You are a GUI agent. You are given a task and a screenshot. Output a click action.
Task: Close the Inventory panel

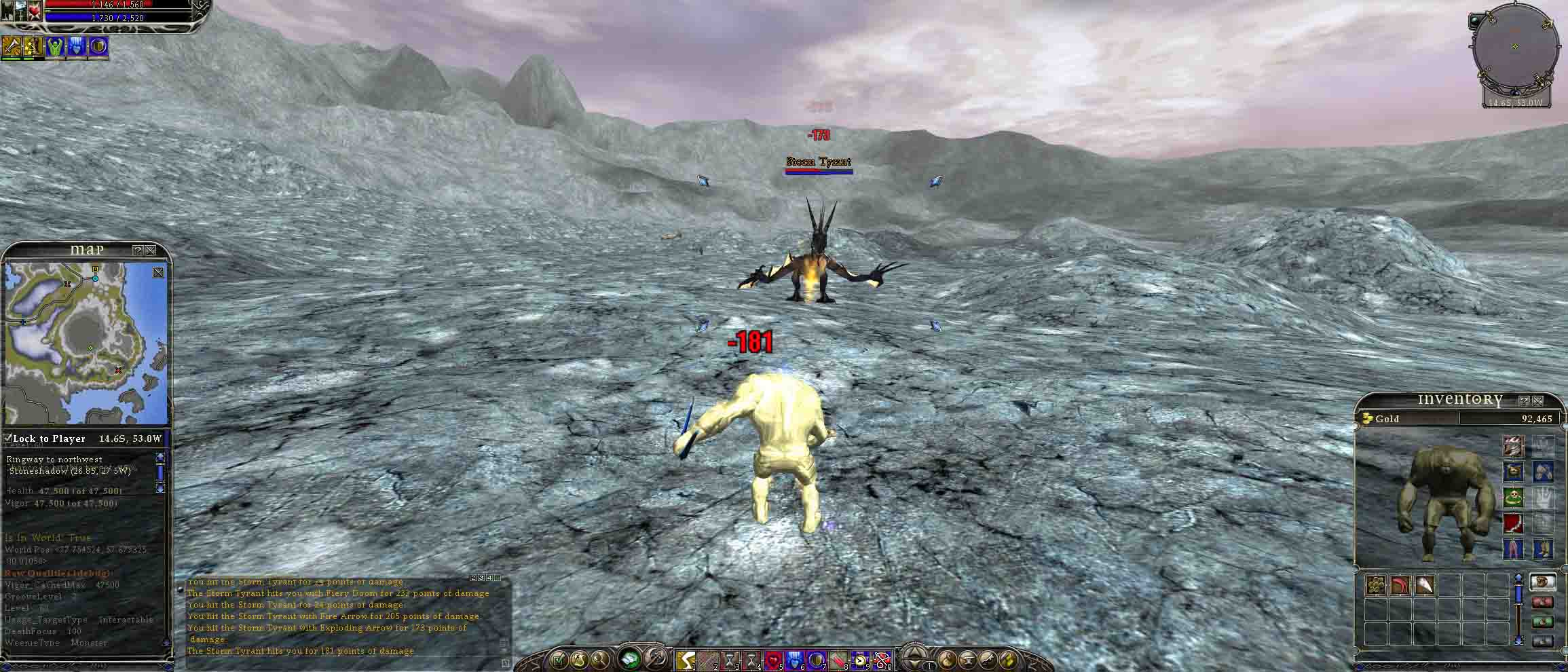point(1537,401)
